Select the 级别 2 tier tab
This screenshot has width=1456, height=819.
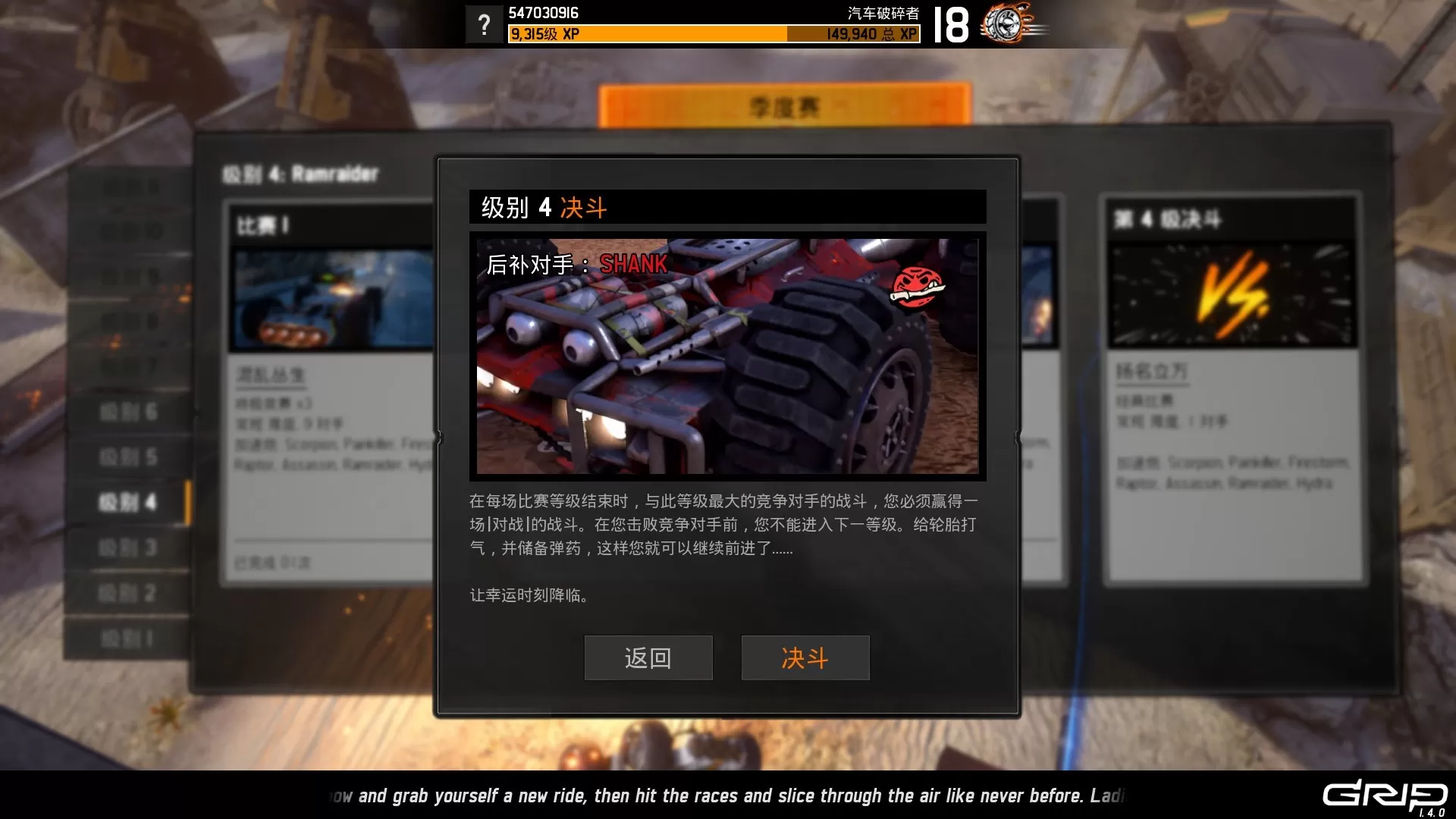[127, 593]
